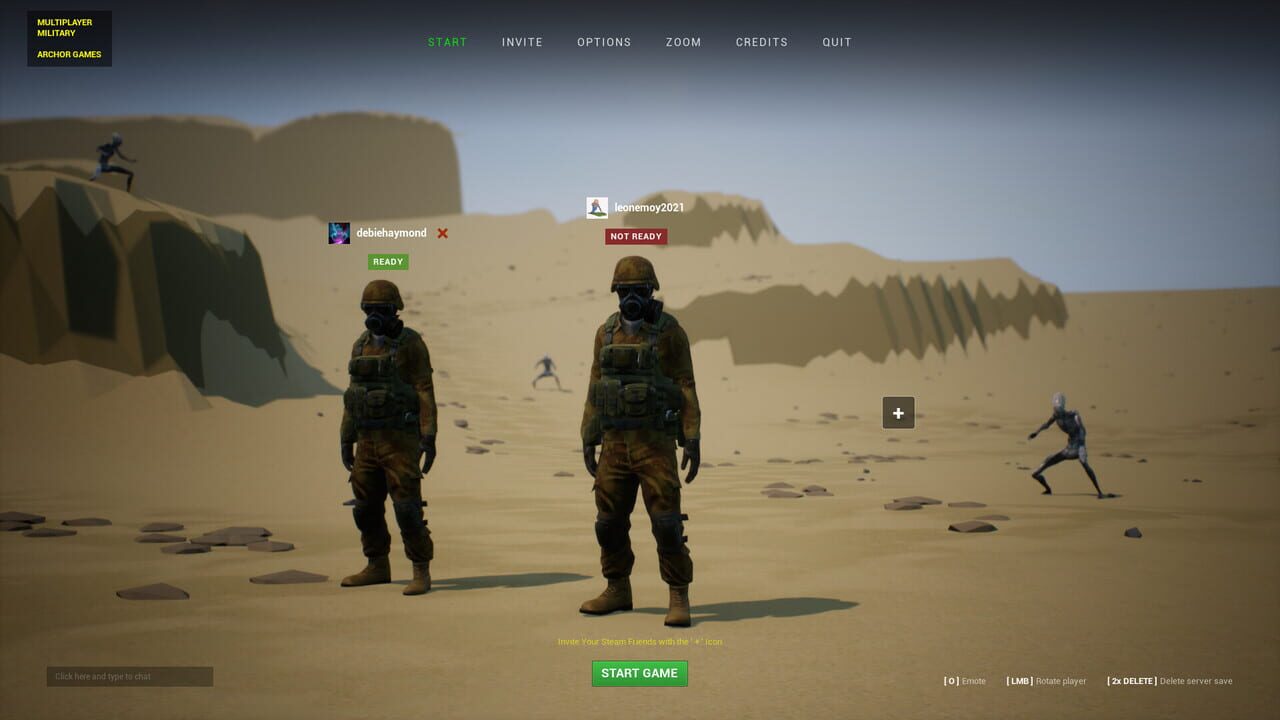Open the INVITE menu
This screenshot has height=720, width=1280.
point(521,42)
